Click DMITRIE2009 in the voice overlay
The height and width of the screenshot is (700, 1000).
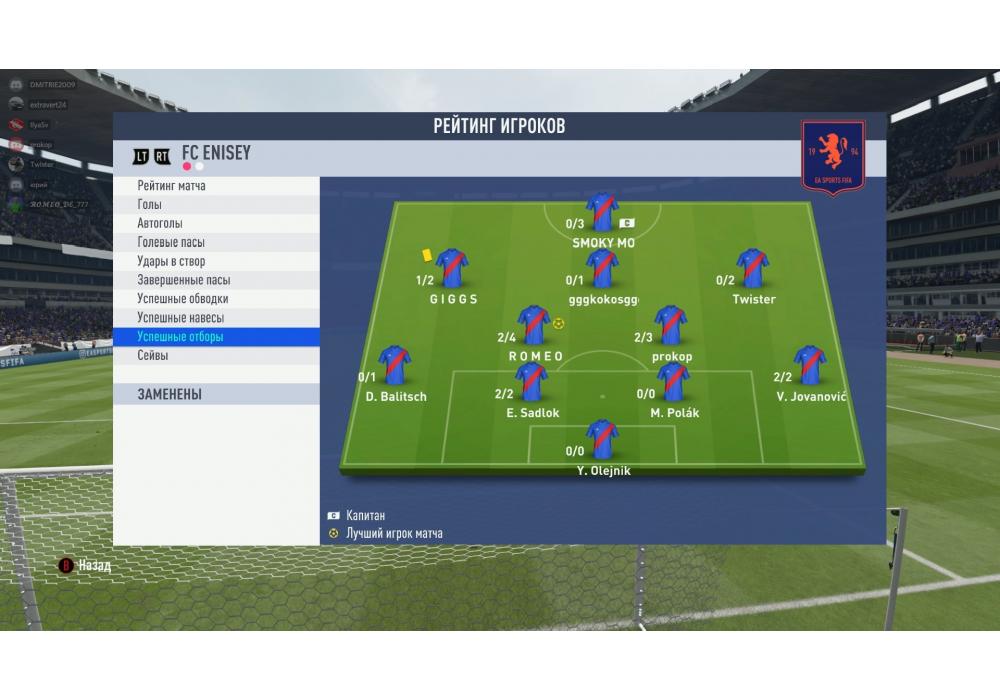click(x=52, y=85)
